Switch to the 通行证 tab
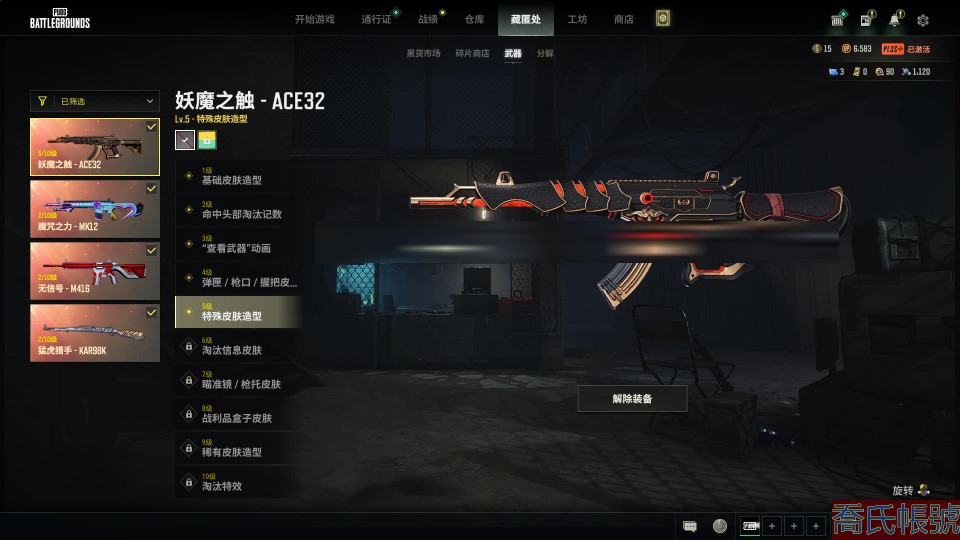The image size is (960, 540). 376,19
